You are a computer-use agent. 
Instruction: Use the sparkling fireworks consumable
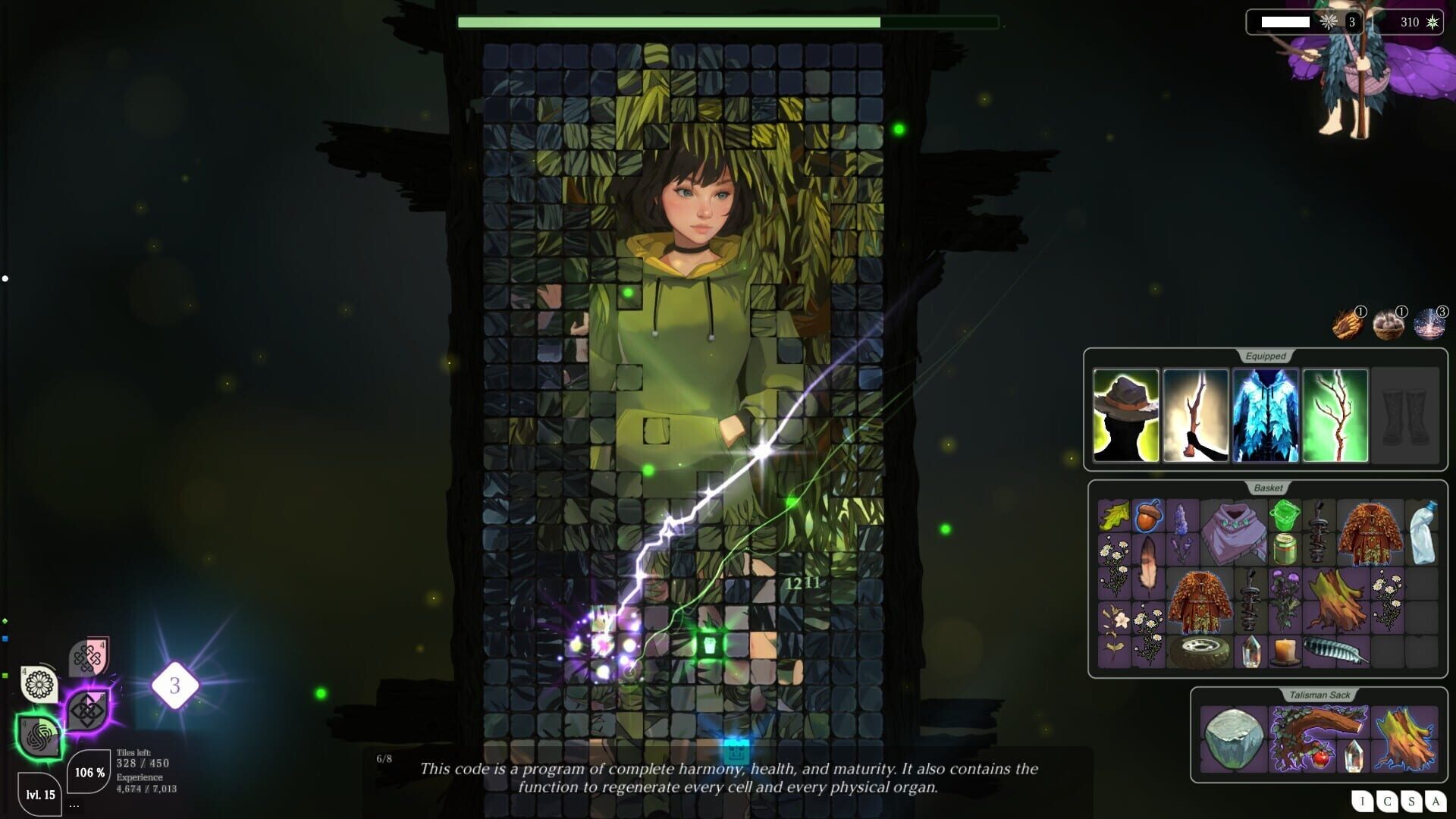click(x=1427, y=326)
